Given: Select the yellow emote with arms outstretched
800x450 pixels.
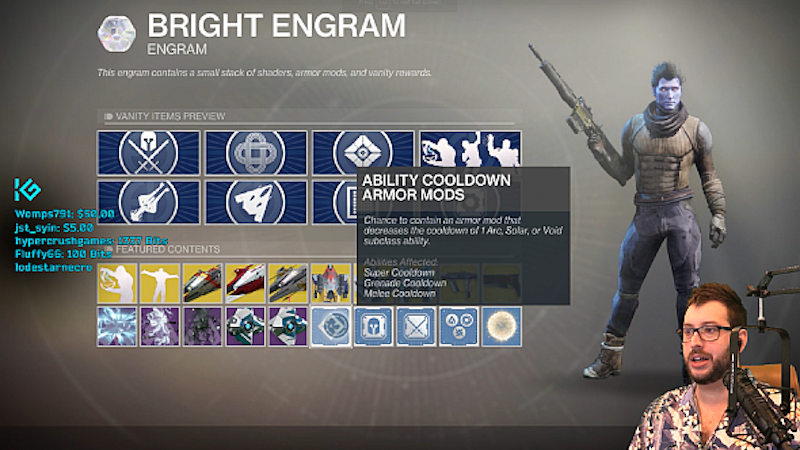Looking at the screenshot, I should (x=160, y=283).
